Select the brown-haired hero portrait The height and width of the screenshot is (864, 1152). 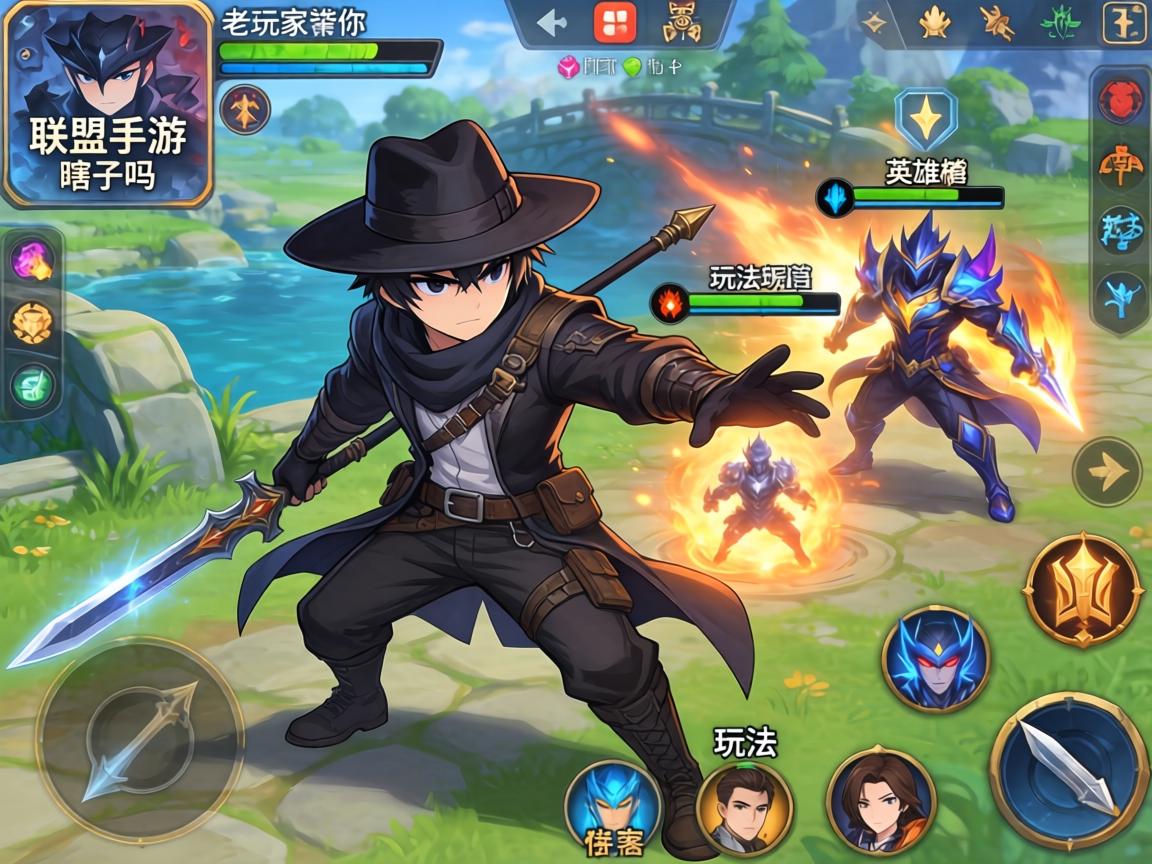tap(881, 800)
